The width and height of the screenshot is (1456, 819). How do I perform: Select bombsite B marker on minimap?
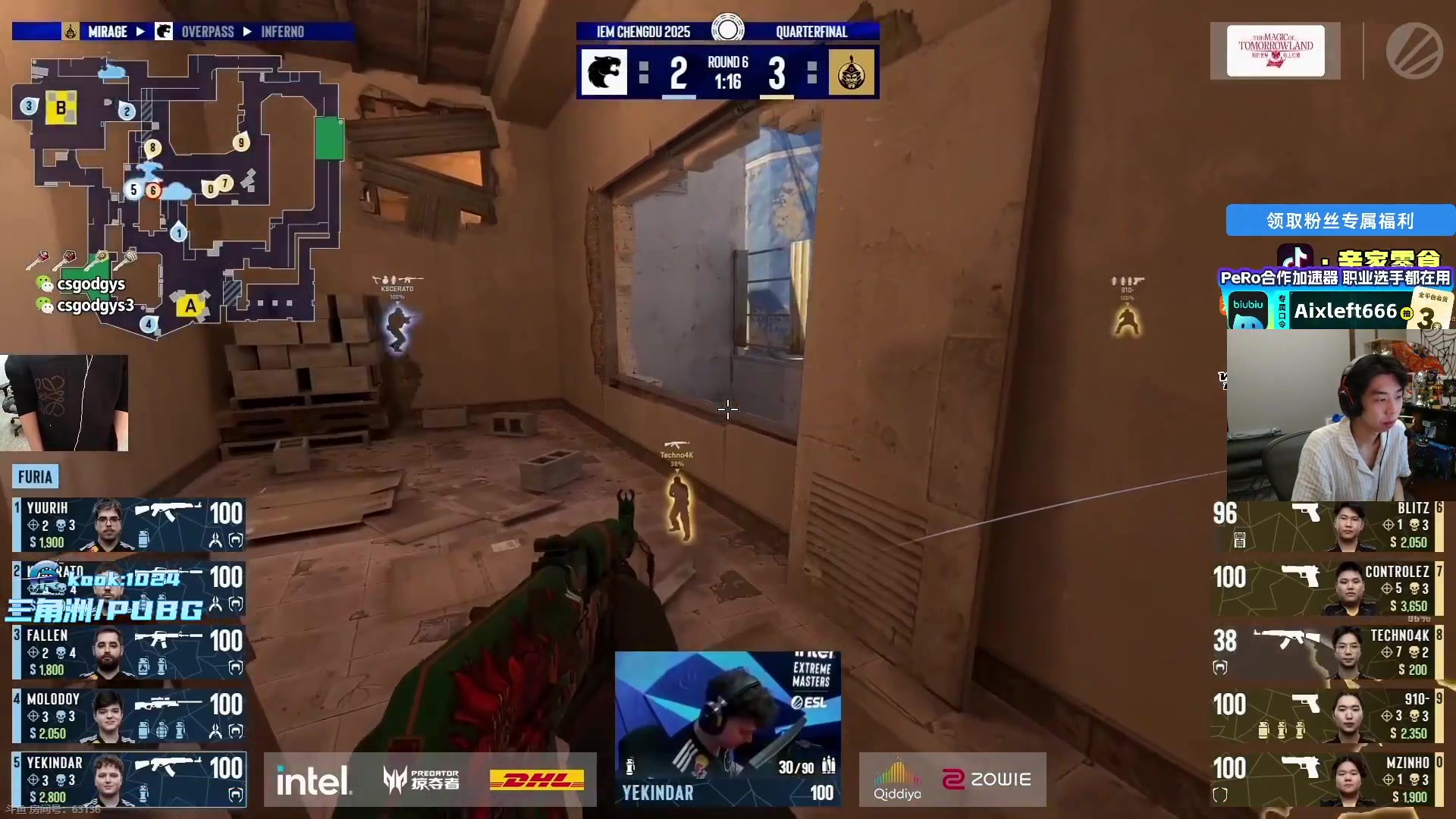tap(61, 108)
